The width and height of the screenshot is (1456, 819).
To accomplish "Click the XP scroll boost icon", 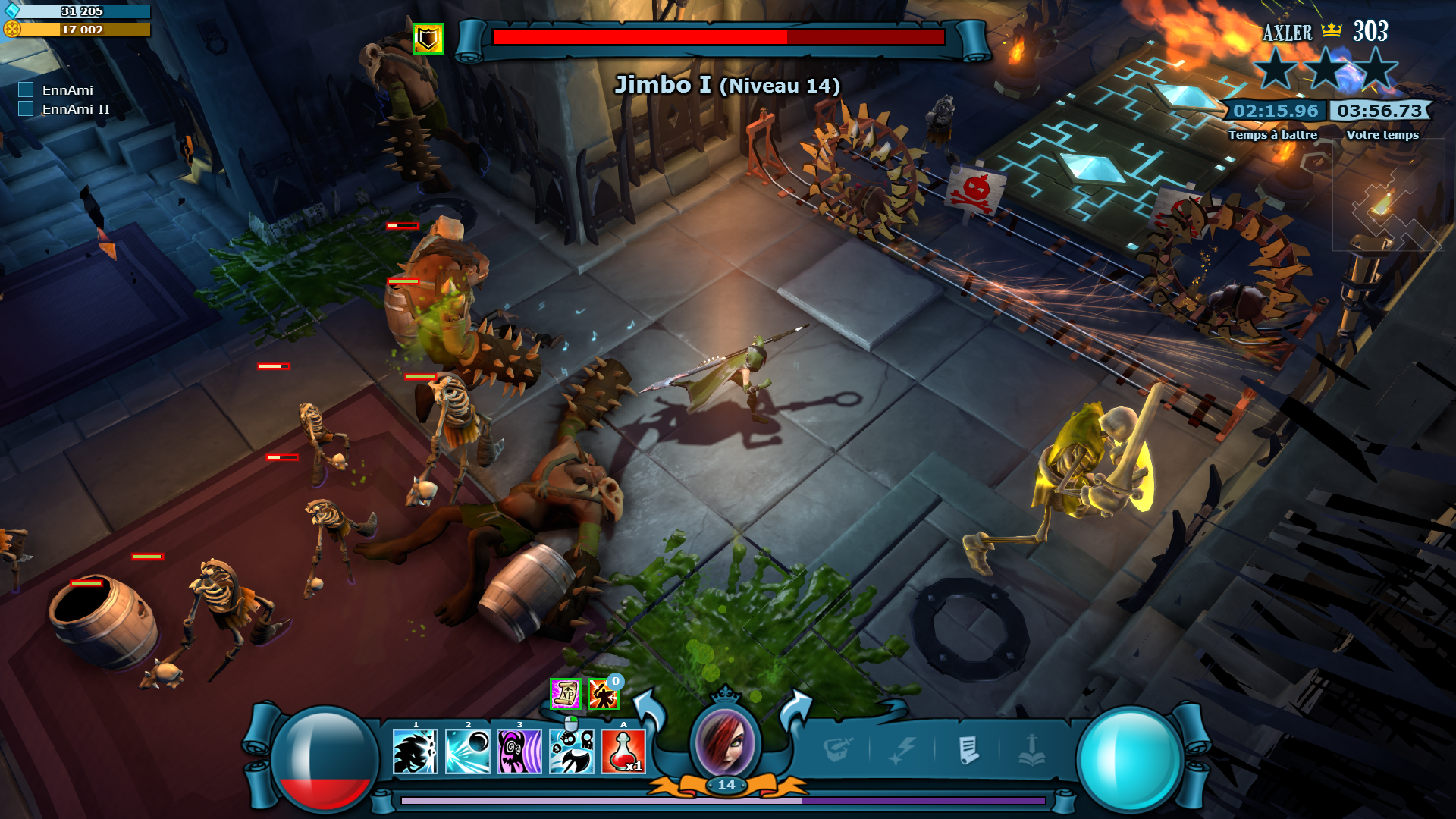I will click(x=565, y=694).
